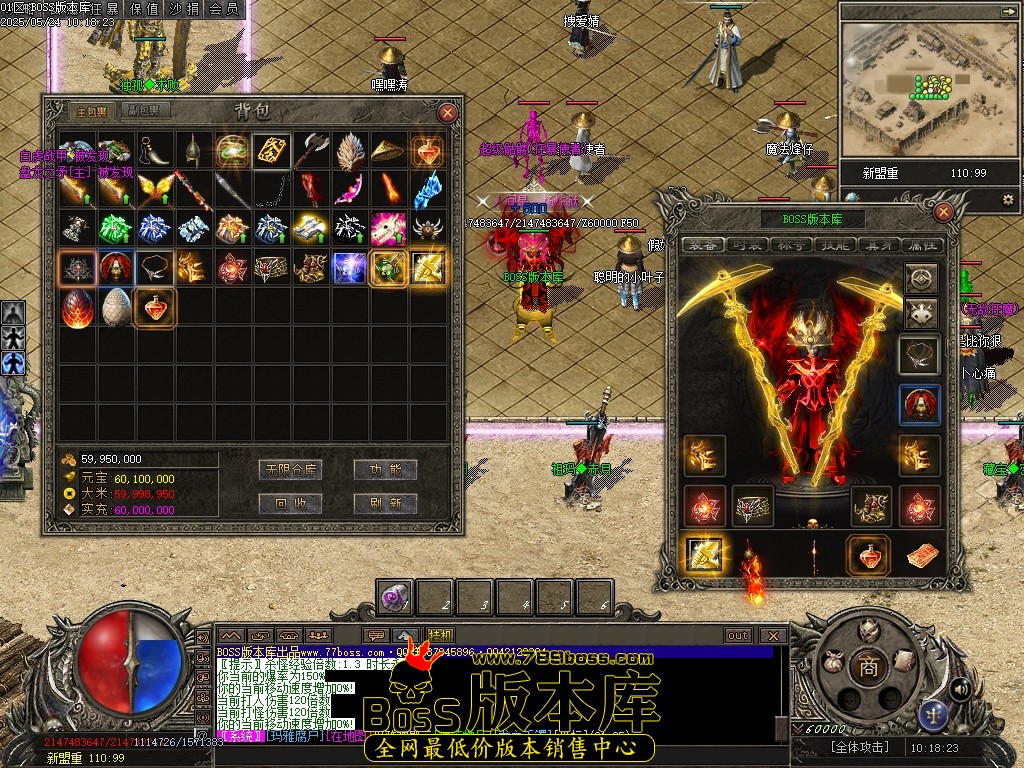Image resolution: width=1024 pixels, height=768 pixels.
Task: Close the character equipment panel
Action: tap(943, 212)
